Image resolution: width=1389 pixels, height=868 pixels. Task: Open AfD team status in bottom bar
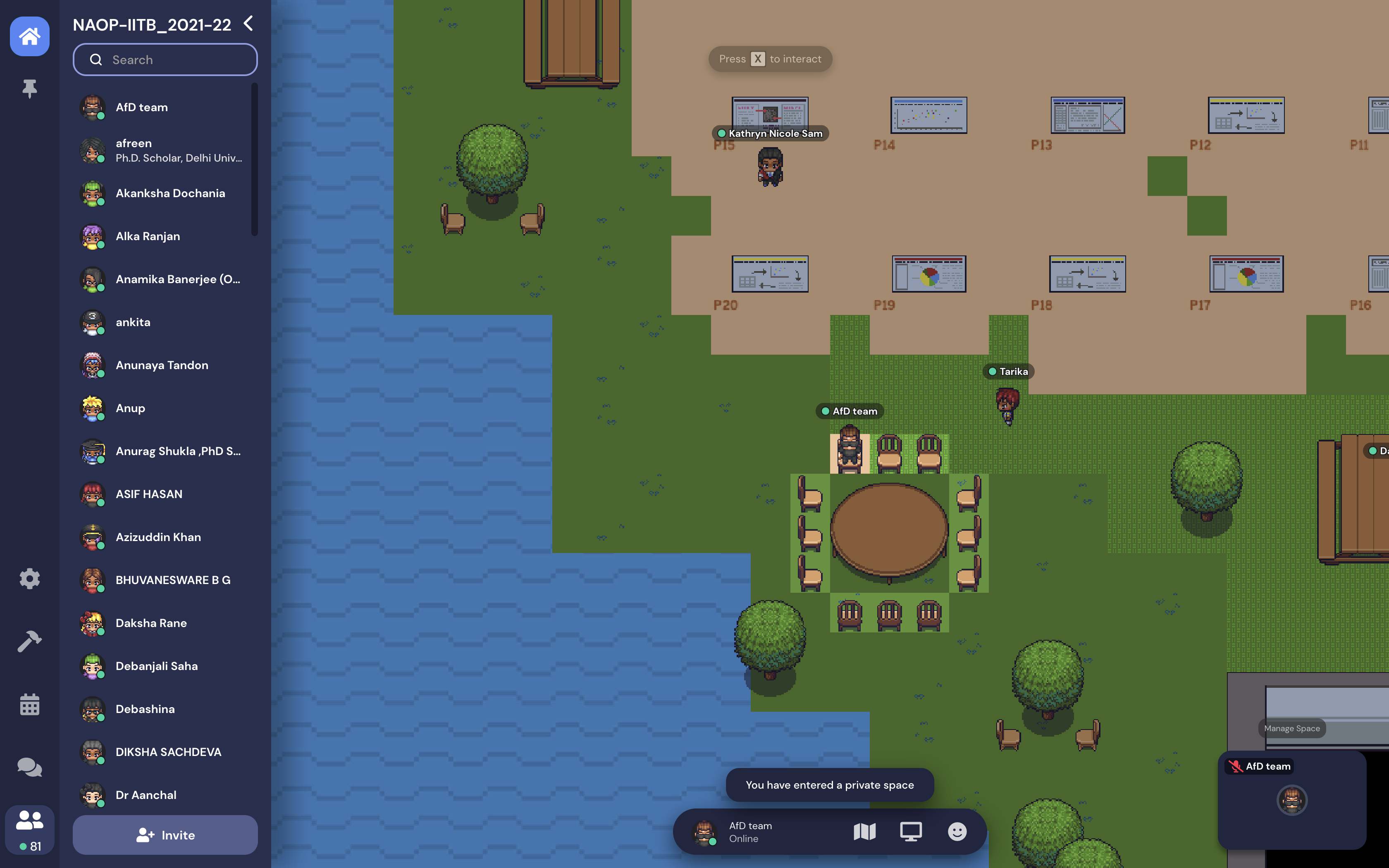coord(749,832)
